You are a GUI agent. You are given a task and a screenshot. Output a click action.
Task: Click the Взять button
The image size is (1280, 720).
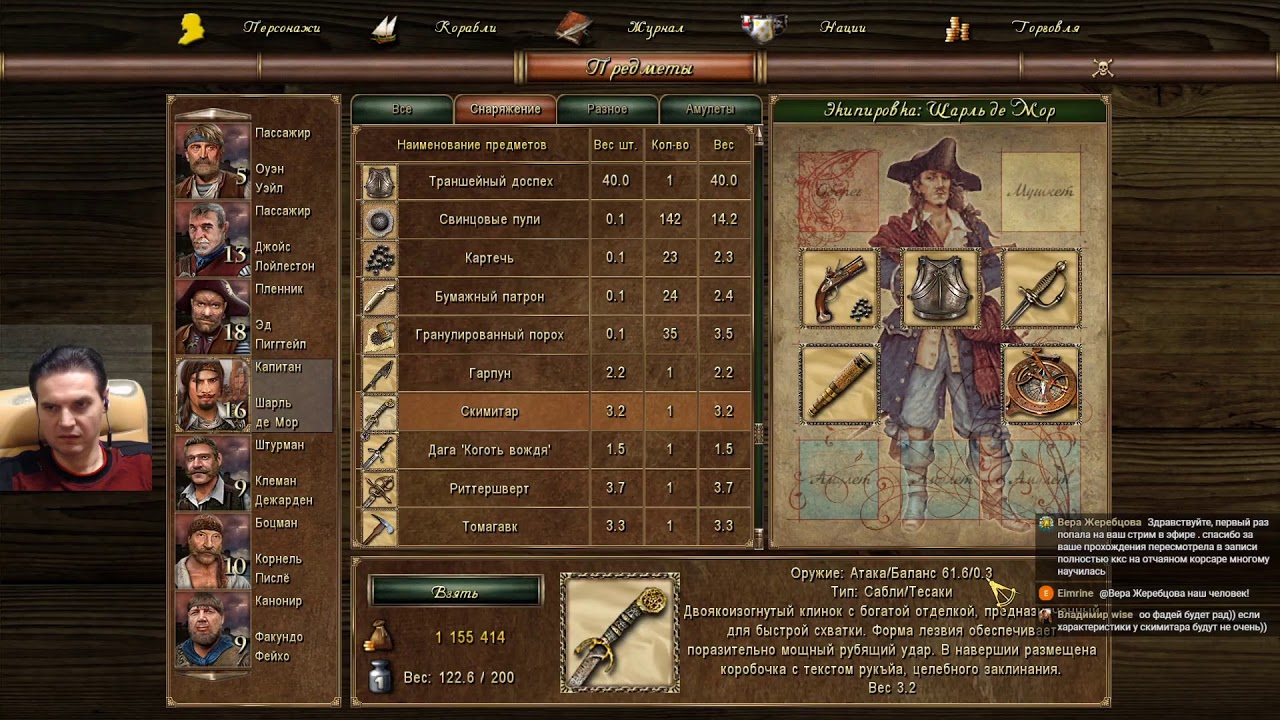(x=455, y=592)
